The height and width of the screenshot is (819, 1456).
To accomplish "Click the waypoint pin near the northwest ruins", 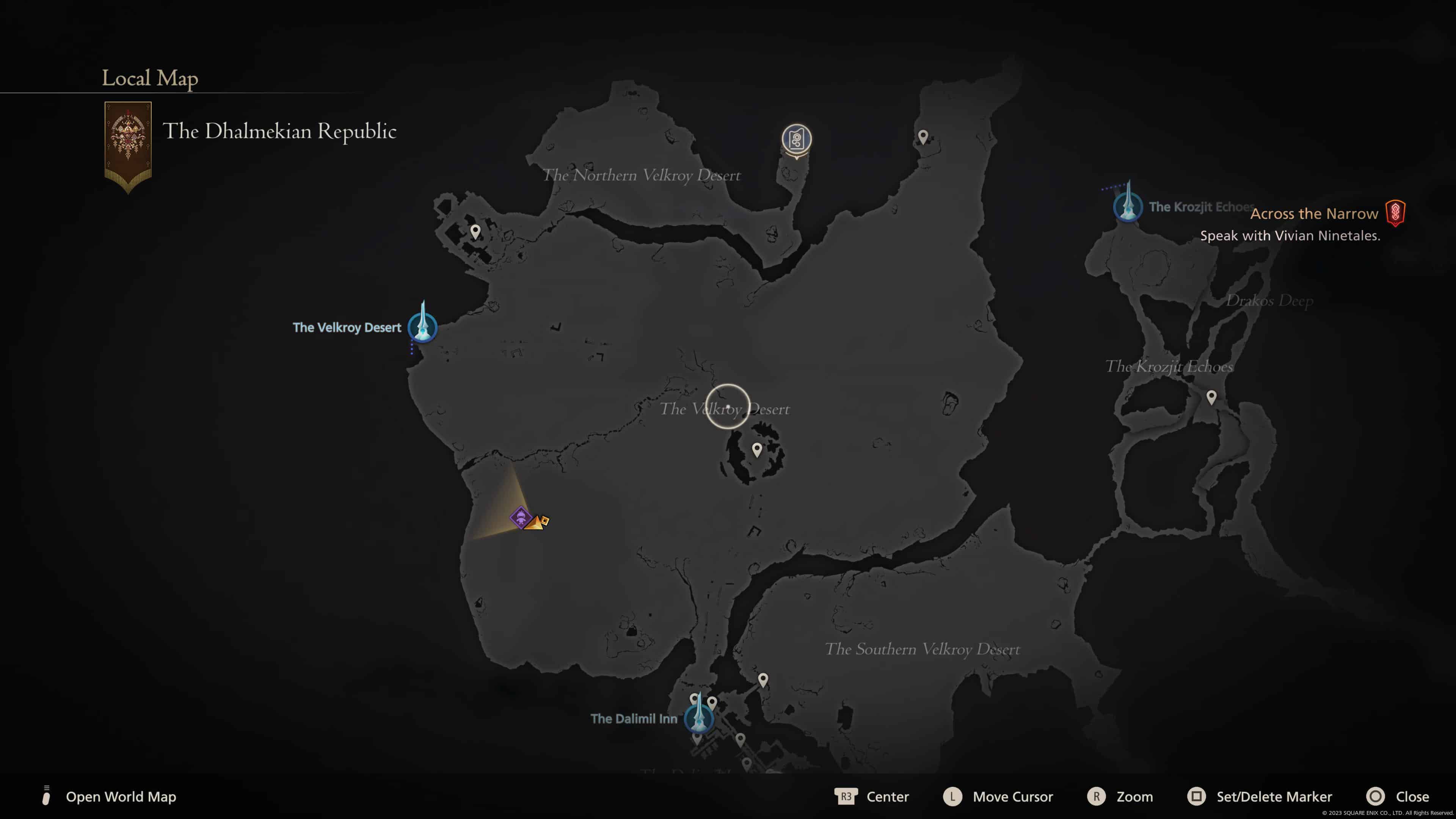I will point(475,231).
